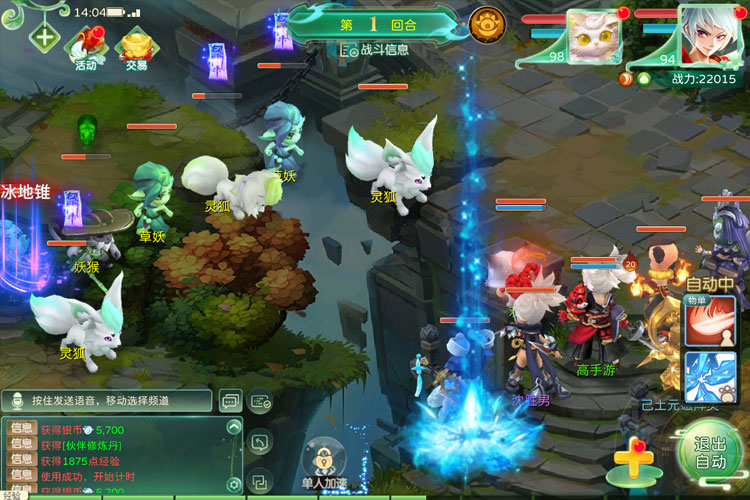750x500 pixels.
Task: Open the 活动 events icon
Action: pyautogui.click(x=86, y=46)
